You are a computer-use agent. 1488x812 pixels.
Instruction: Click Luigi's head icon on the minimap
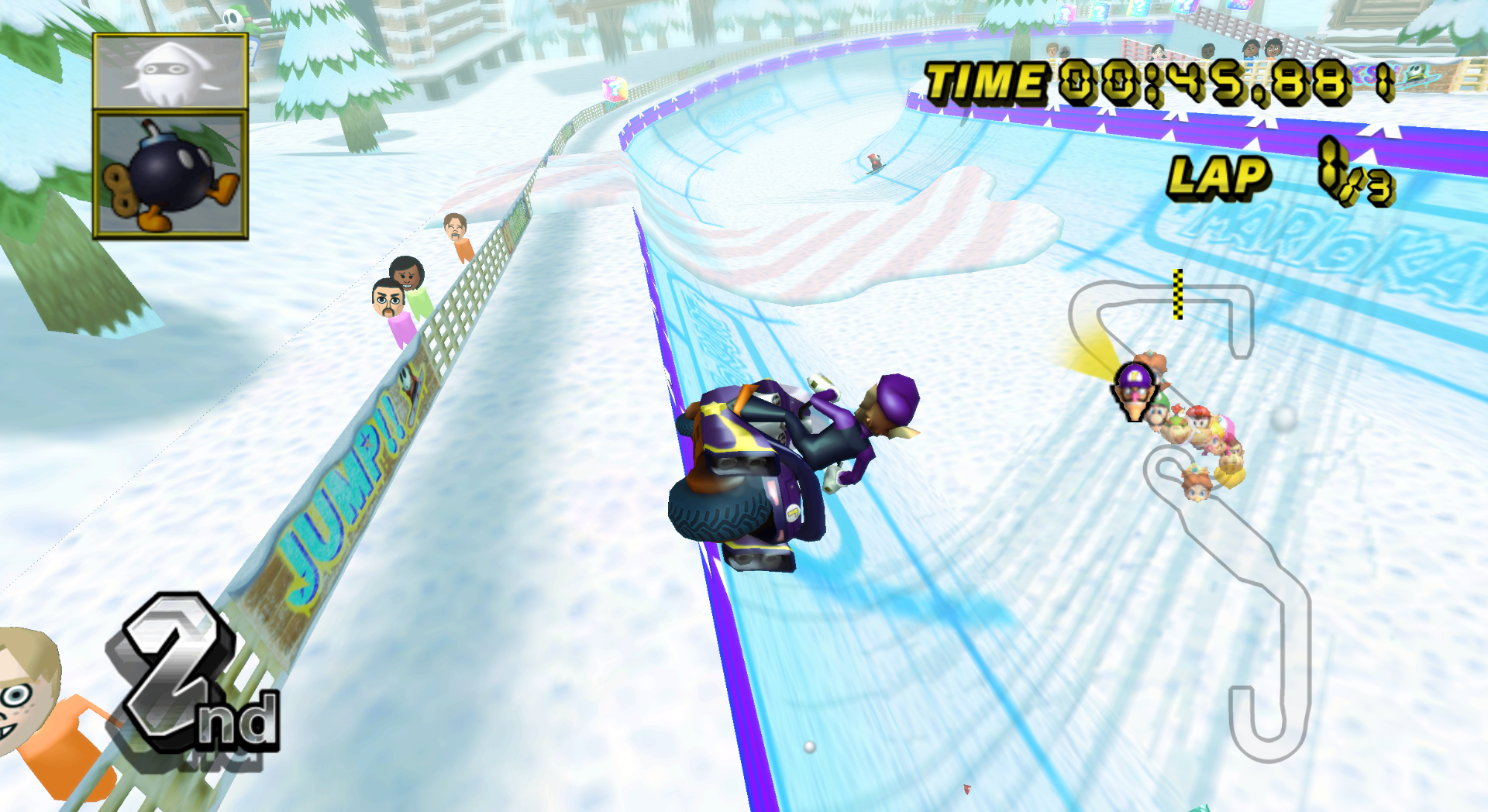pos(1156,416)
